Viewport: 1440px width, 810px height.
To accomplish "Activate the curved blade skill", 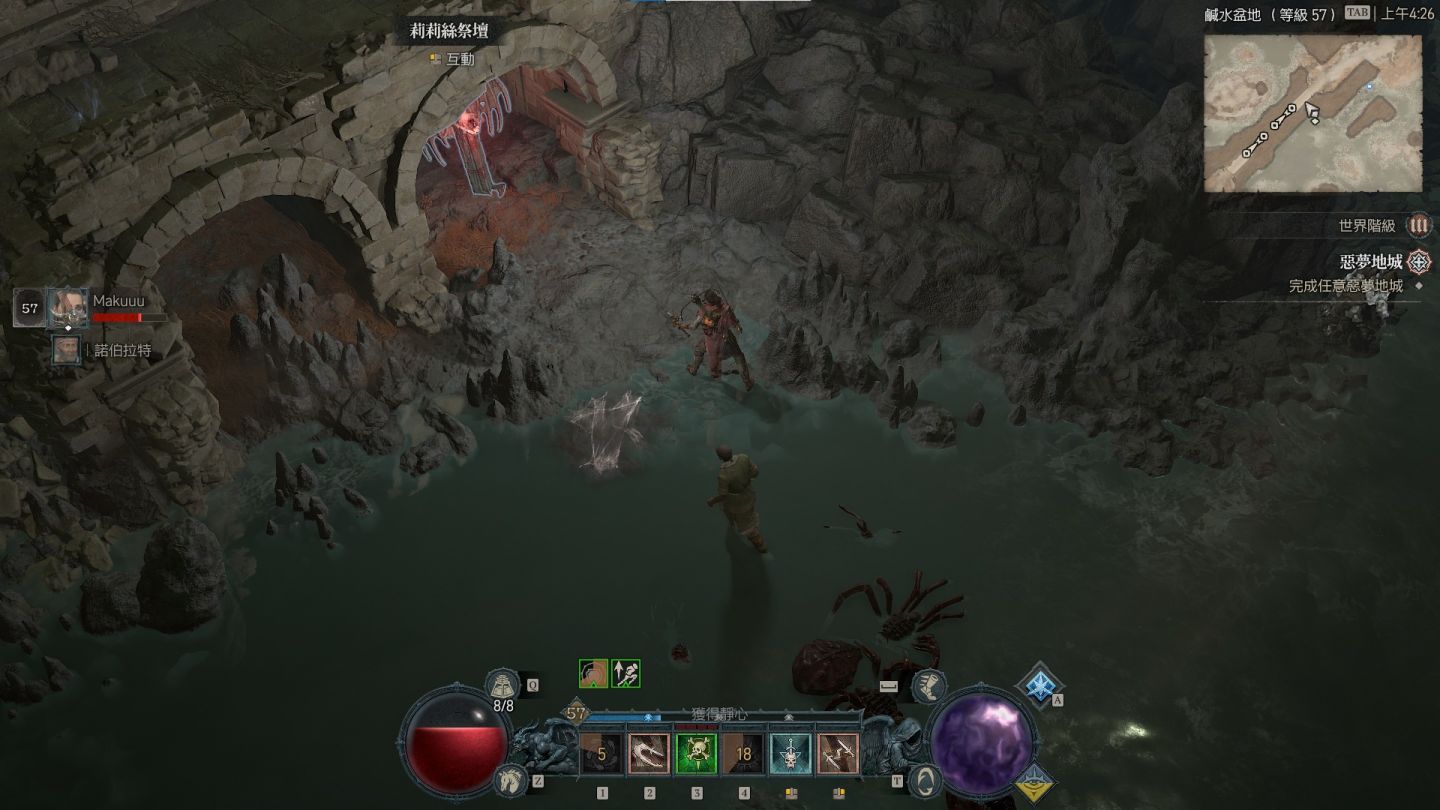I will point(649,753).
